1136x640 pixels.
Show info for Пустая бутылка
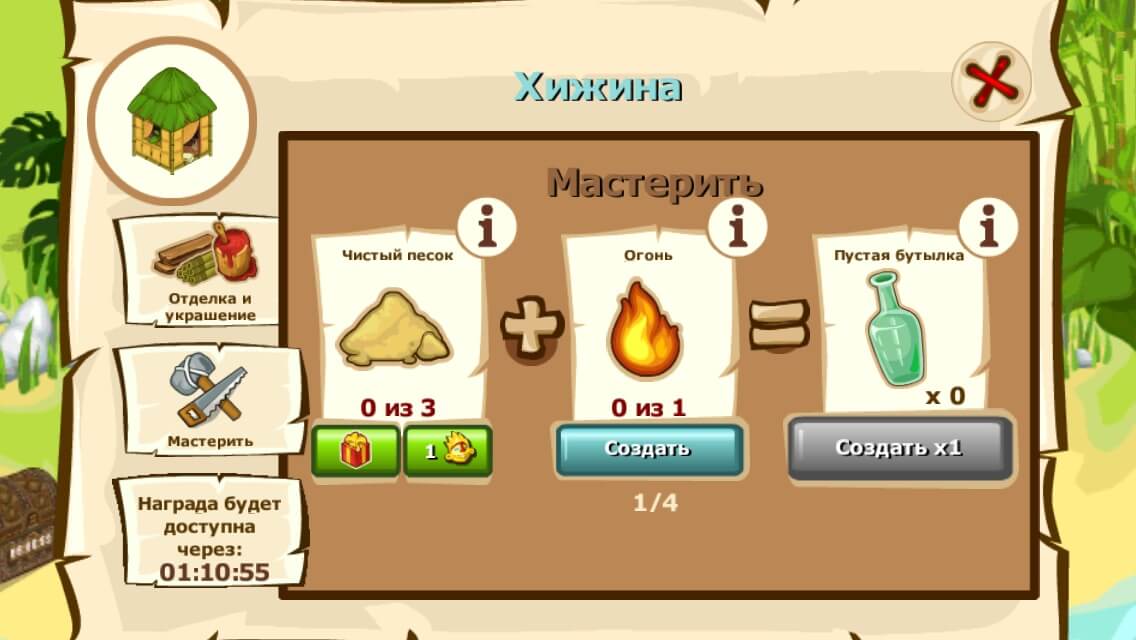[x=988, y=229]
